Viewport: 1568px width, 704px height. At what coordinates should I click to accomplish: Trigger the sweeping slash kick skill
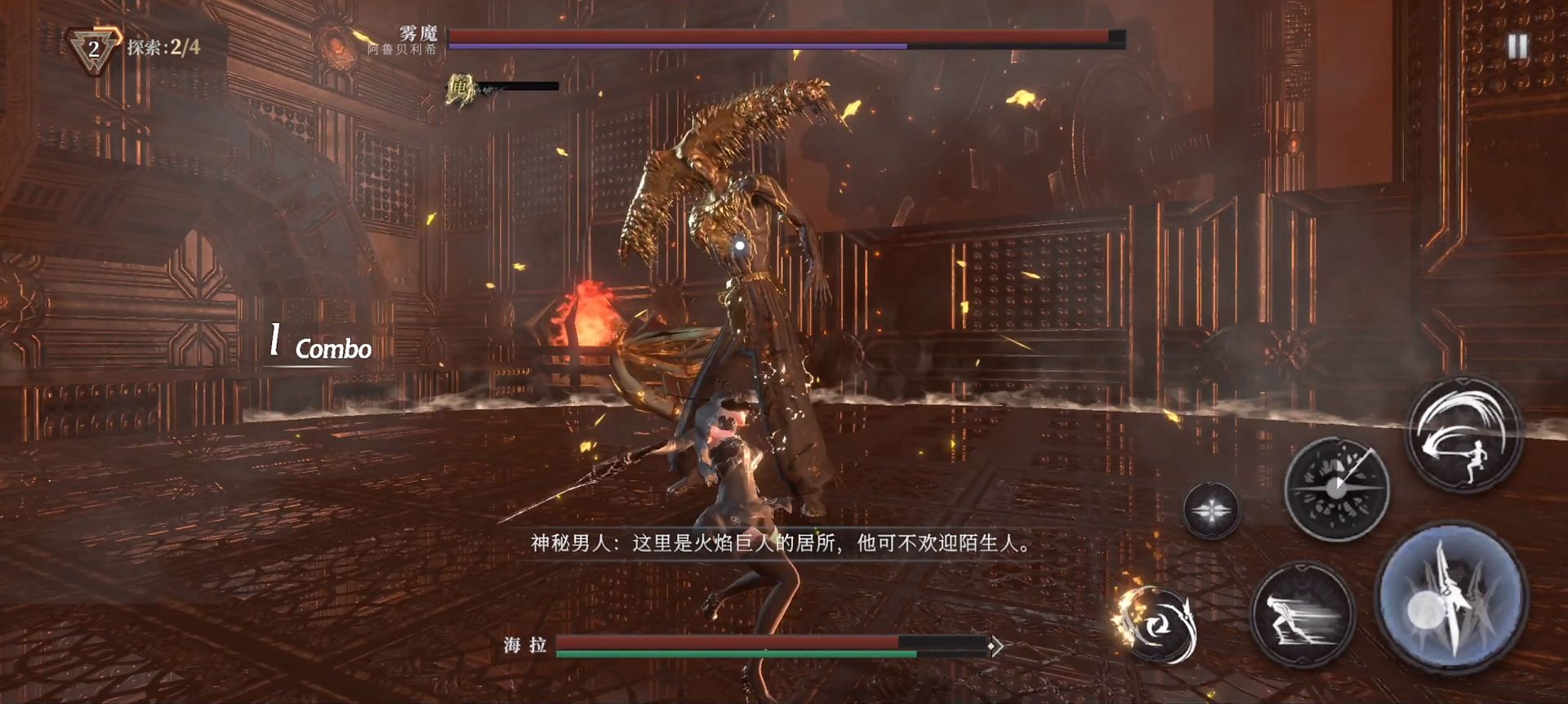(1463, 435)
